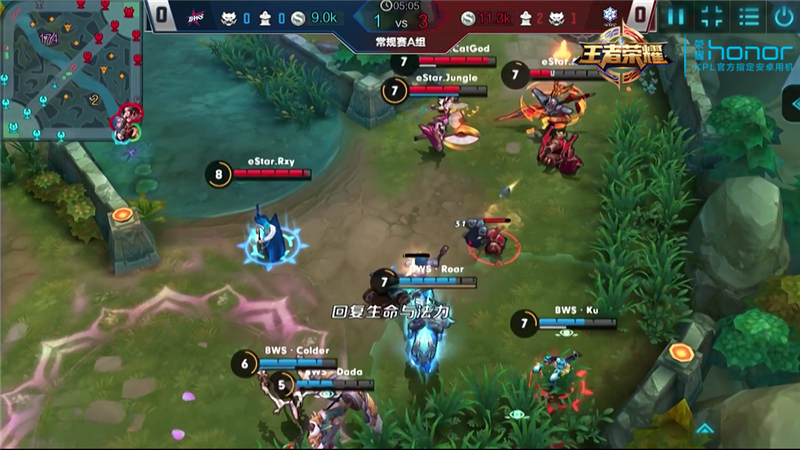800x450 pixels.
Task: Click the shrink-screen corners icon
Action: click(711, 16)
